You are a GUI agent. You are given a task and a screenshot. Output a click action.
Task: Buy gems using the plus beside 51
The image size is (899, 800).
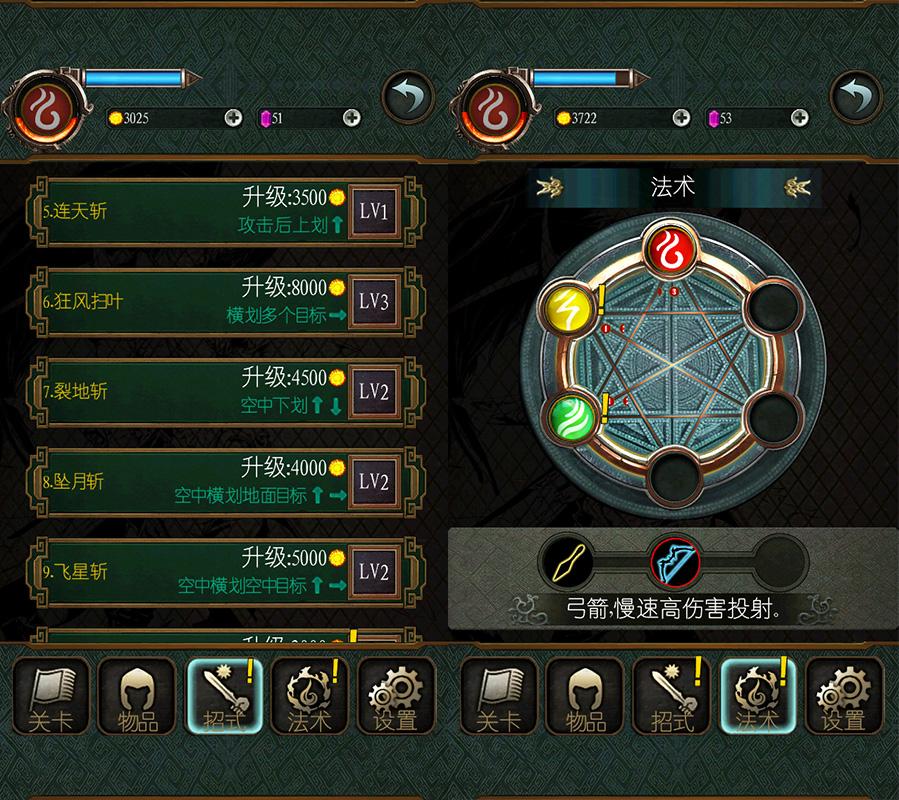coord(352,118)
